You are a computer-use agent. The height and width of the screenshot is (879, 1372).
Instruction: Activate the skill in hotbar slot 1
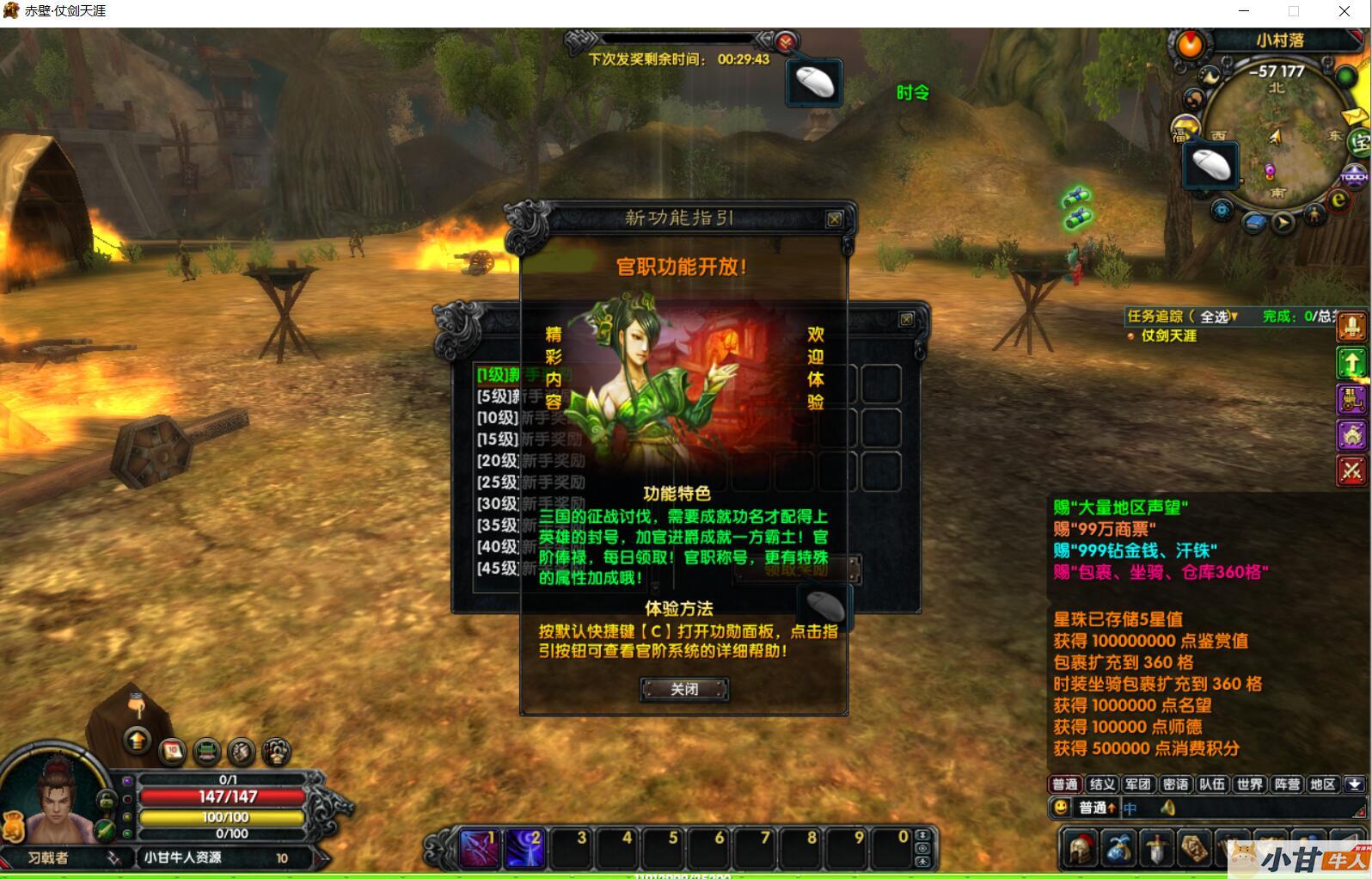click(478, 848)
